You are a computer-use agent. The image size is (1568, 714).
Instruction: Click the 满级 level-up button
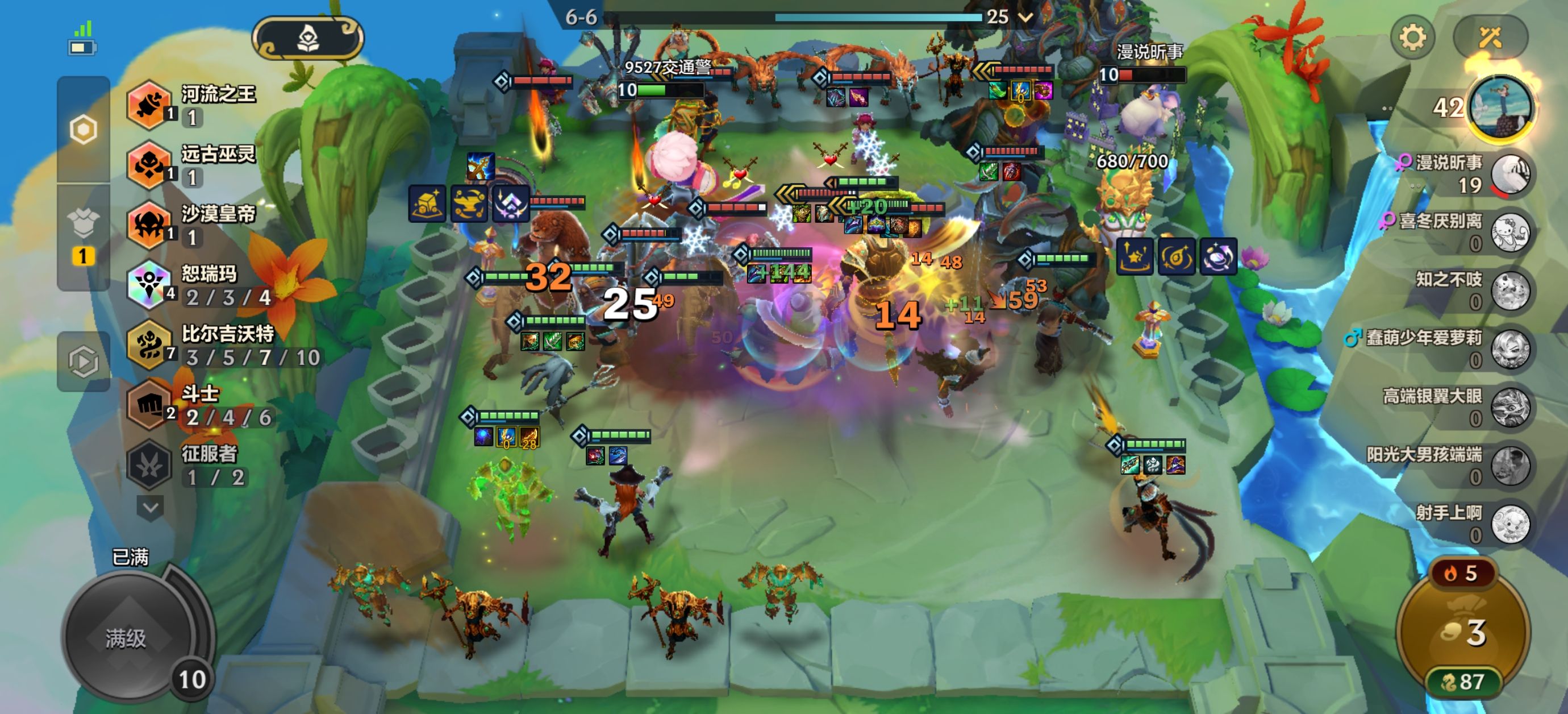(x=127, y=638)
